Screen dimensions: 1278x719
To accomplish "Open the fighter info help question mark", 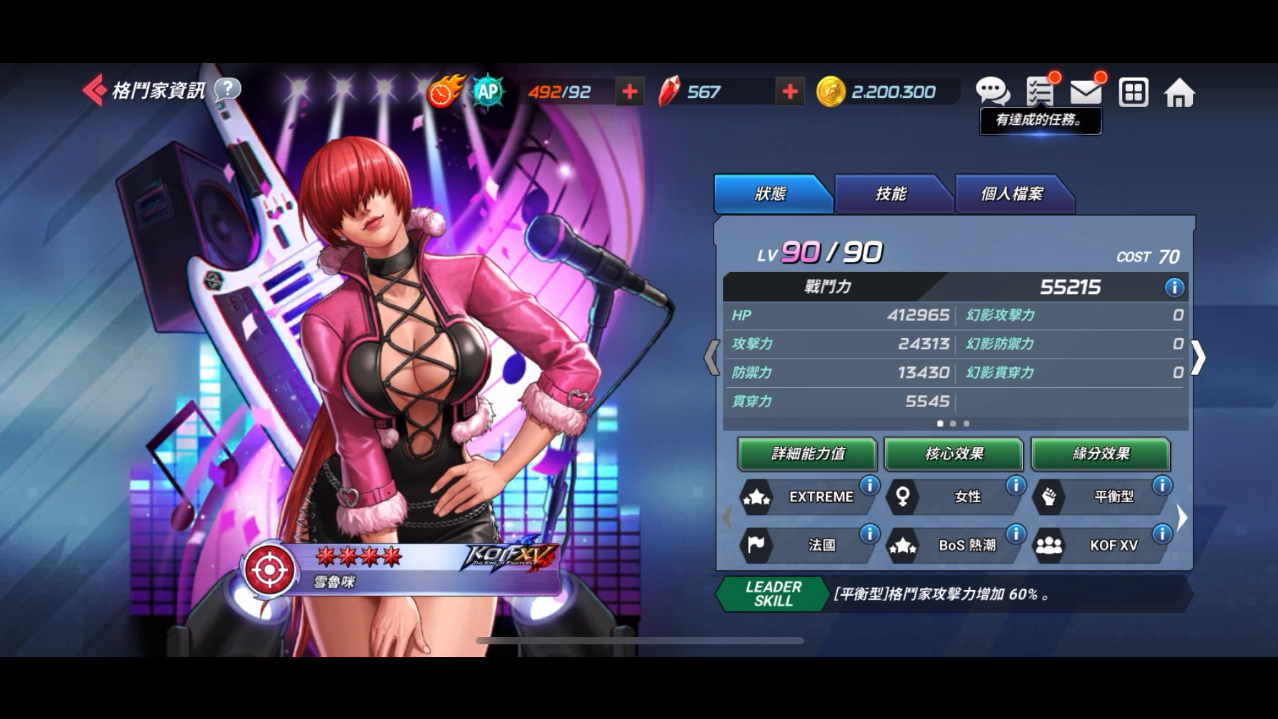I will [227, 90].
